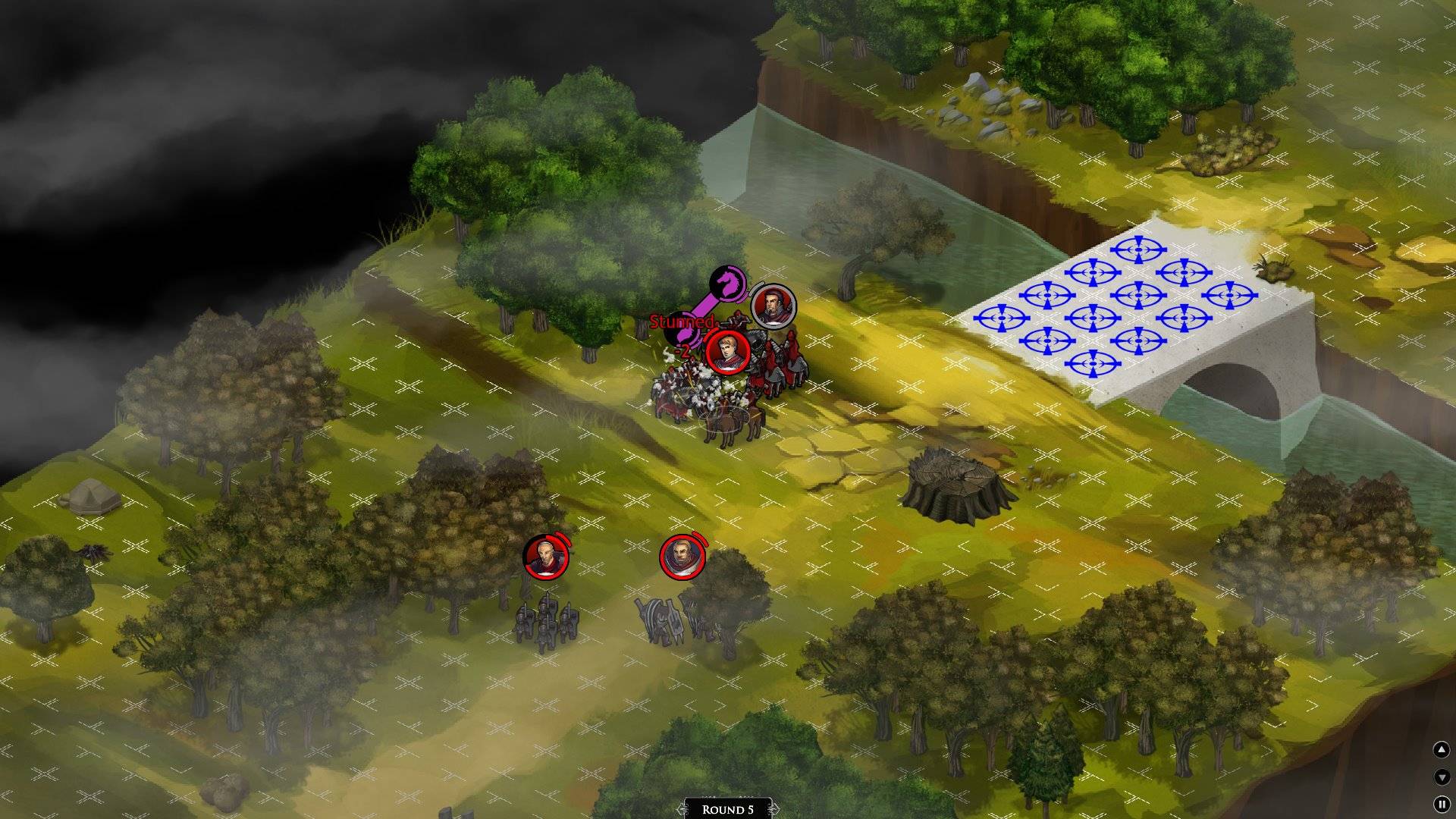
Task: Select the grey-ringed dark-haired commander portrait
Action: [x=773, y=307]
